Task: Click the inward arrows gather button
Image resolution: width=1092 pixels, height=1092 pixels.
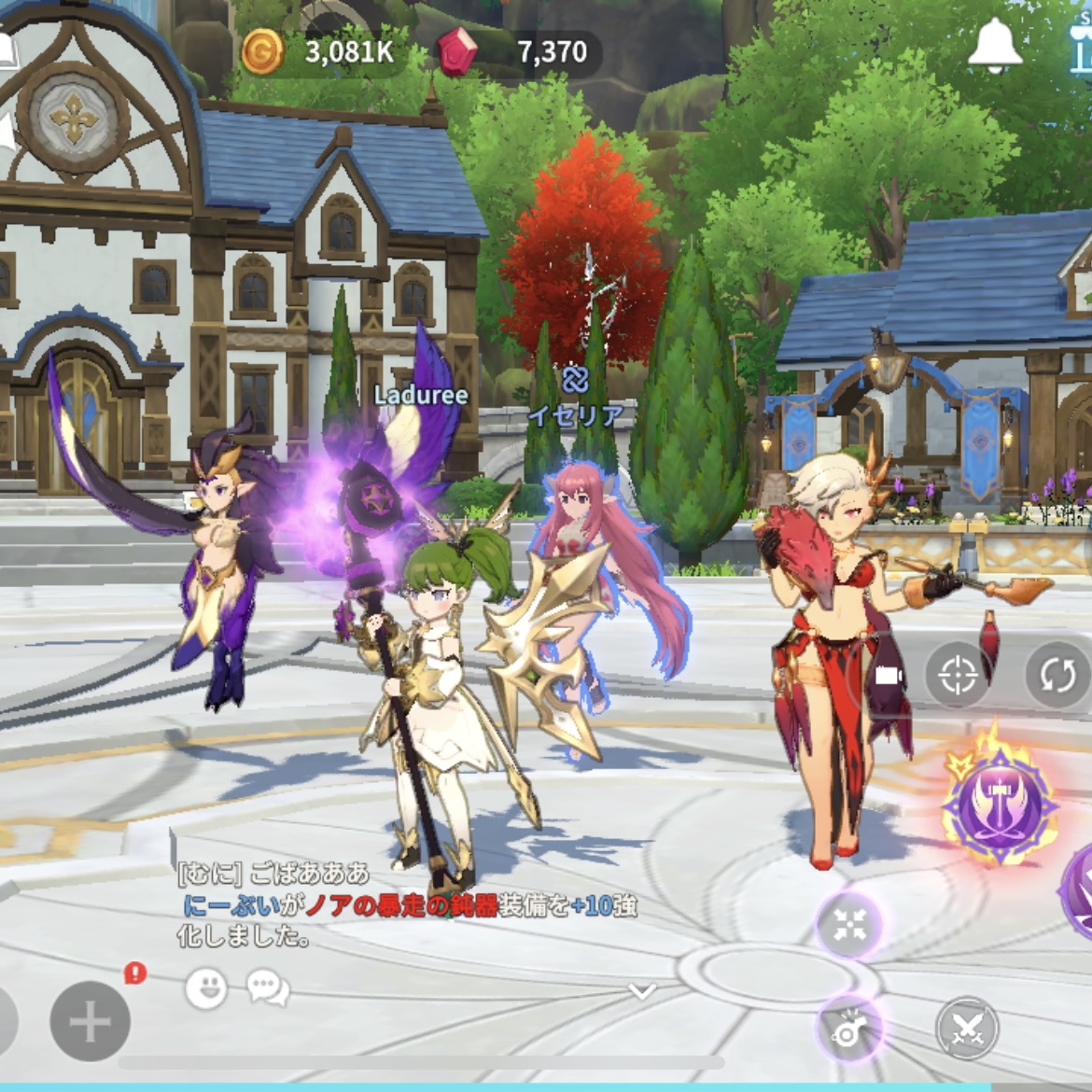Action: tap(849, 925)
